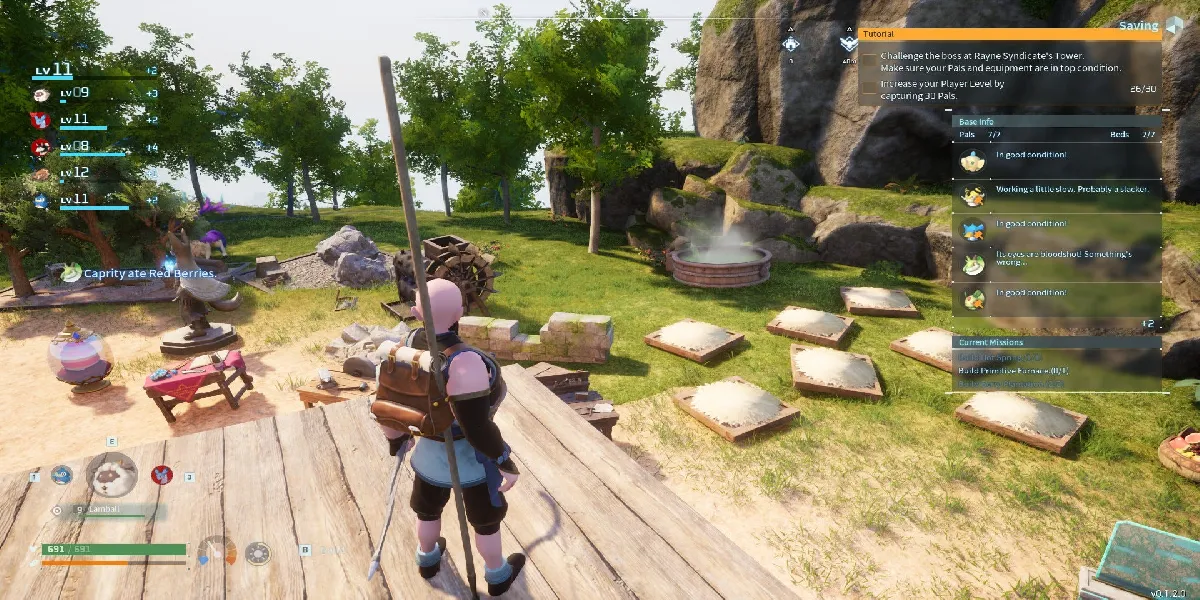Select the Build Primitive Furnace mission
The height and width of the screenshot is (600, 1200).
point(1013,370)
